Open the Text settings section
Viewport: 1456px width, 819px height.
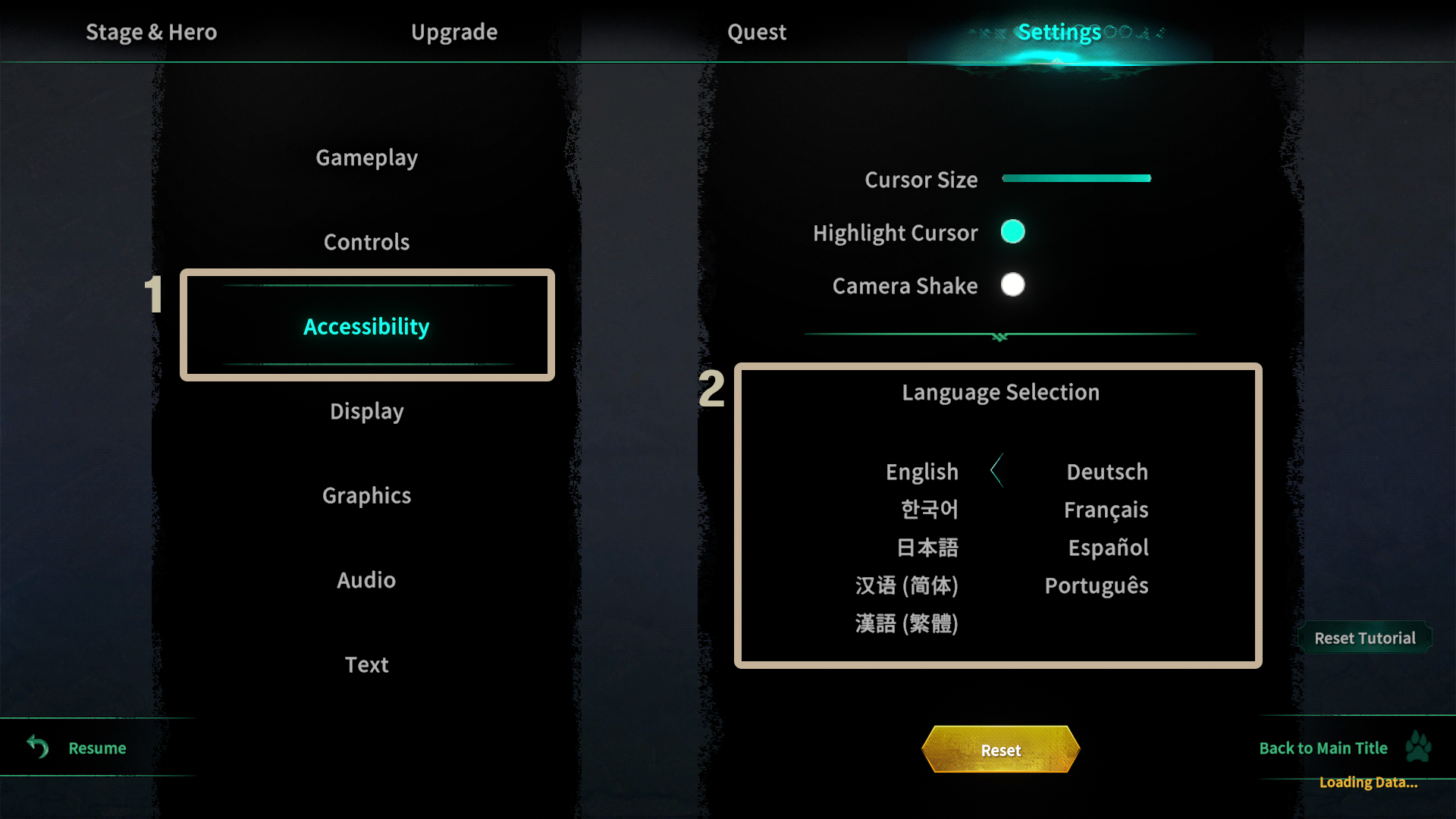(366, 664)
